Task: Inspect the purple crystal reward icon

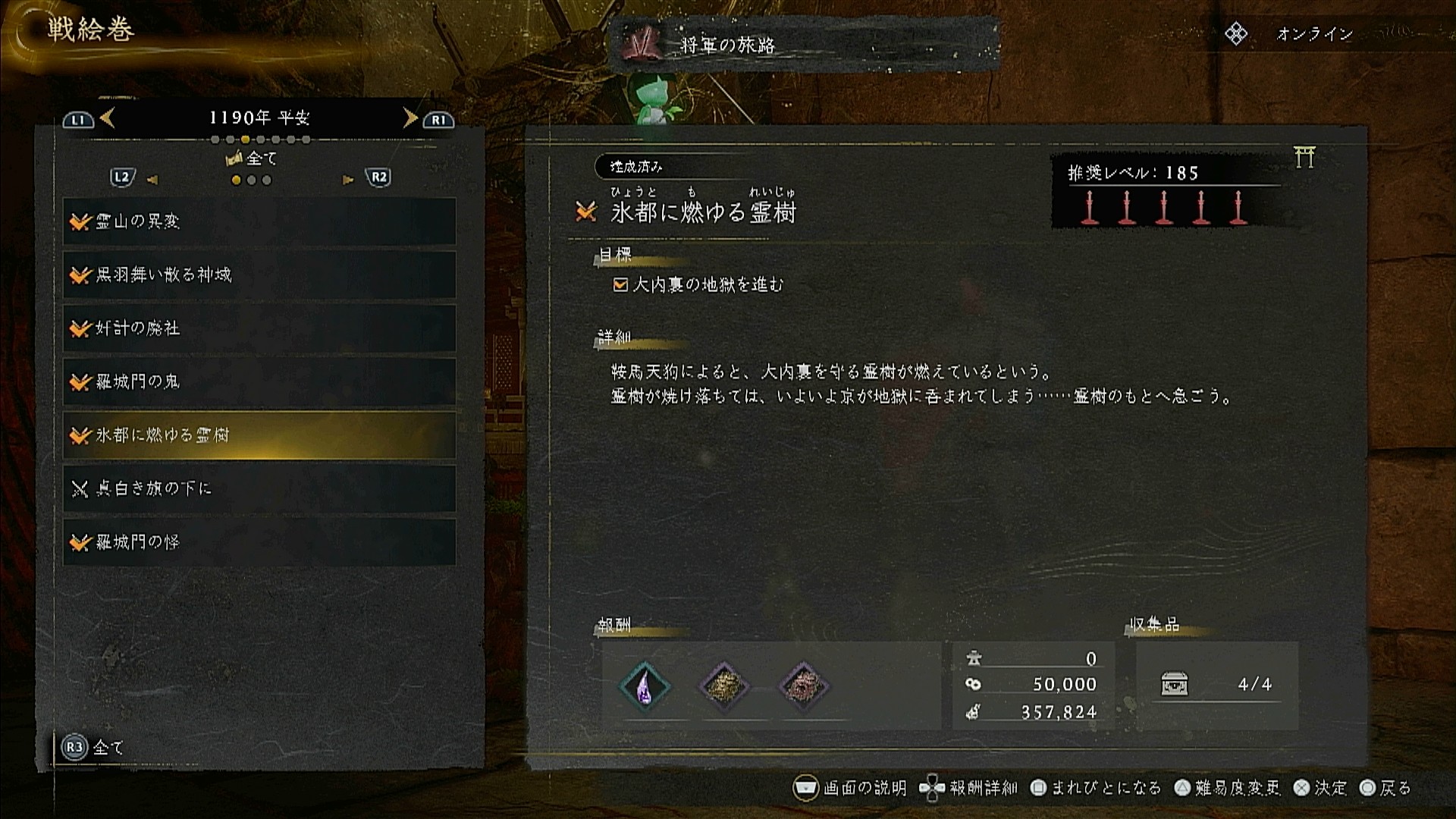Action: [x=645, y=686]
